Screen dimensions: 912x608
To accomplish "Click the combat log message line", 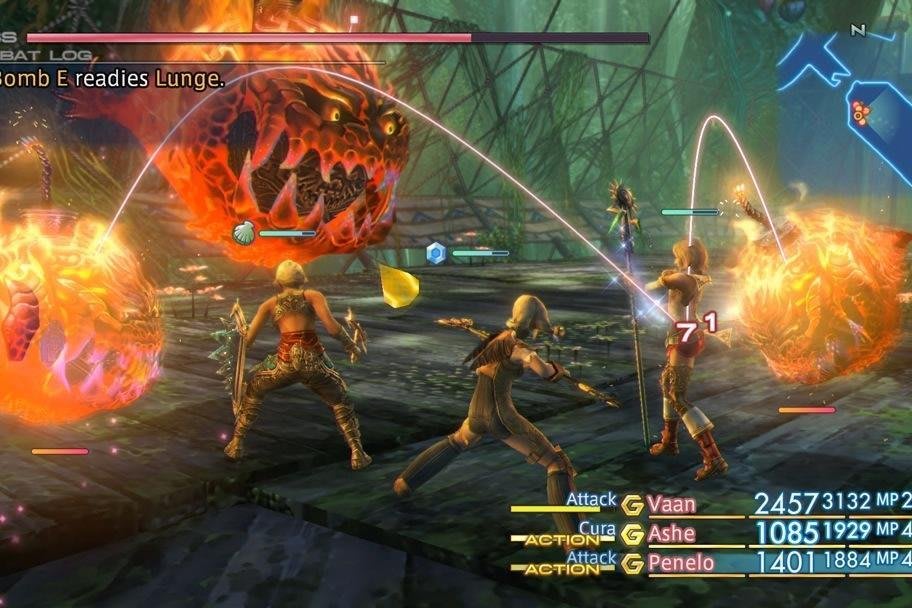I will click(112, 79).
